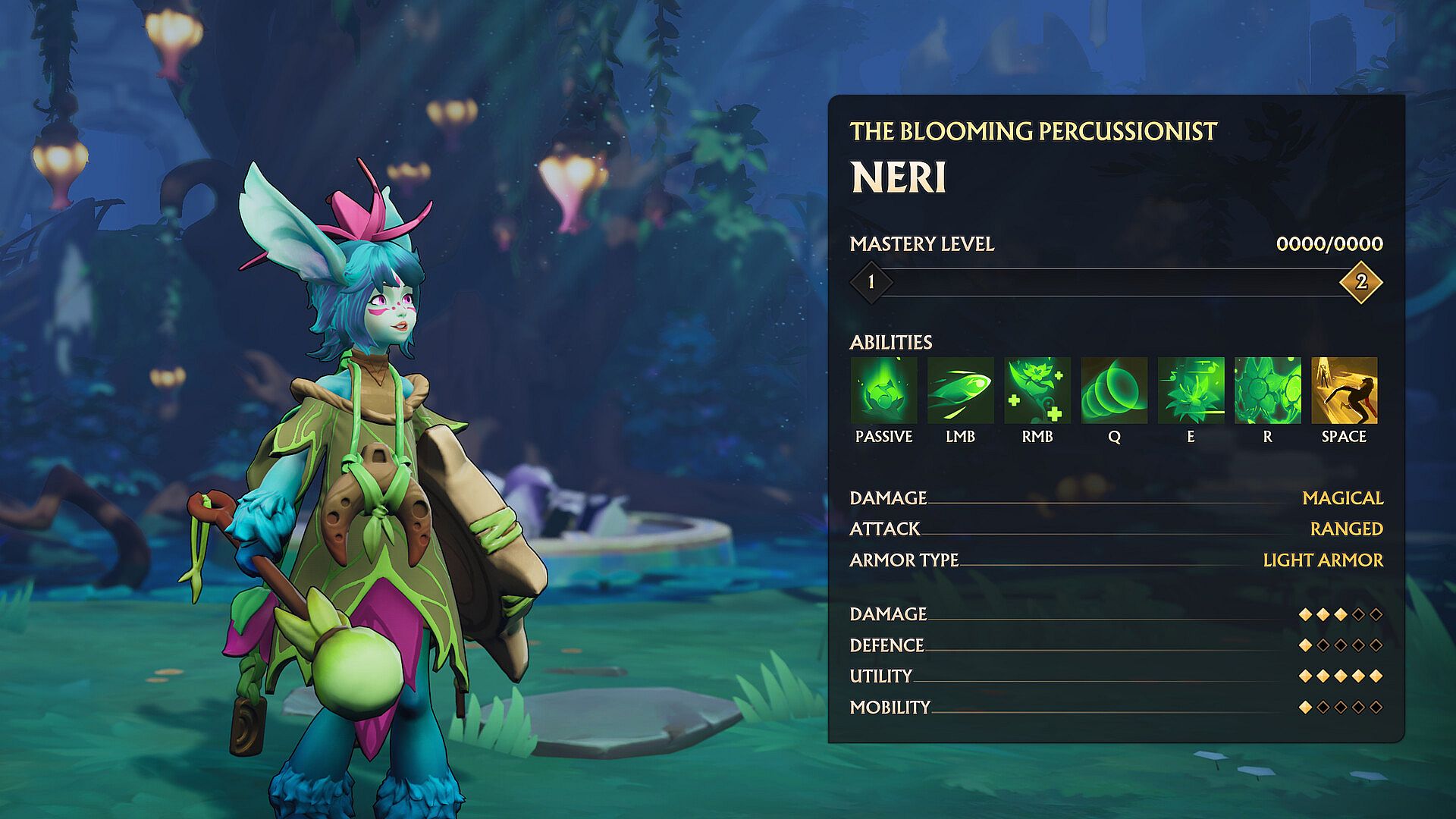
Task: Click the mastery level 1 diamond marker
Action: coord(871,282)
